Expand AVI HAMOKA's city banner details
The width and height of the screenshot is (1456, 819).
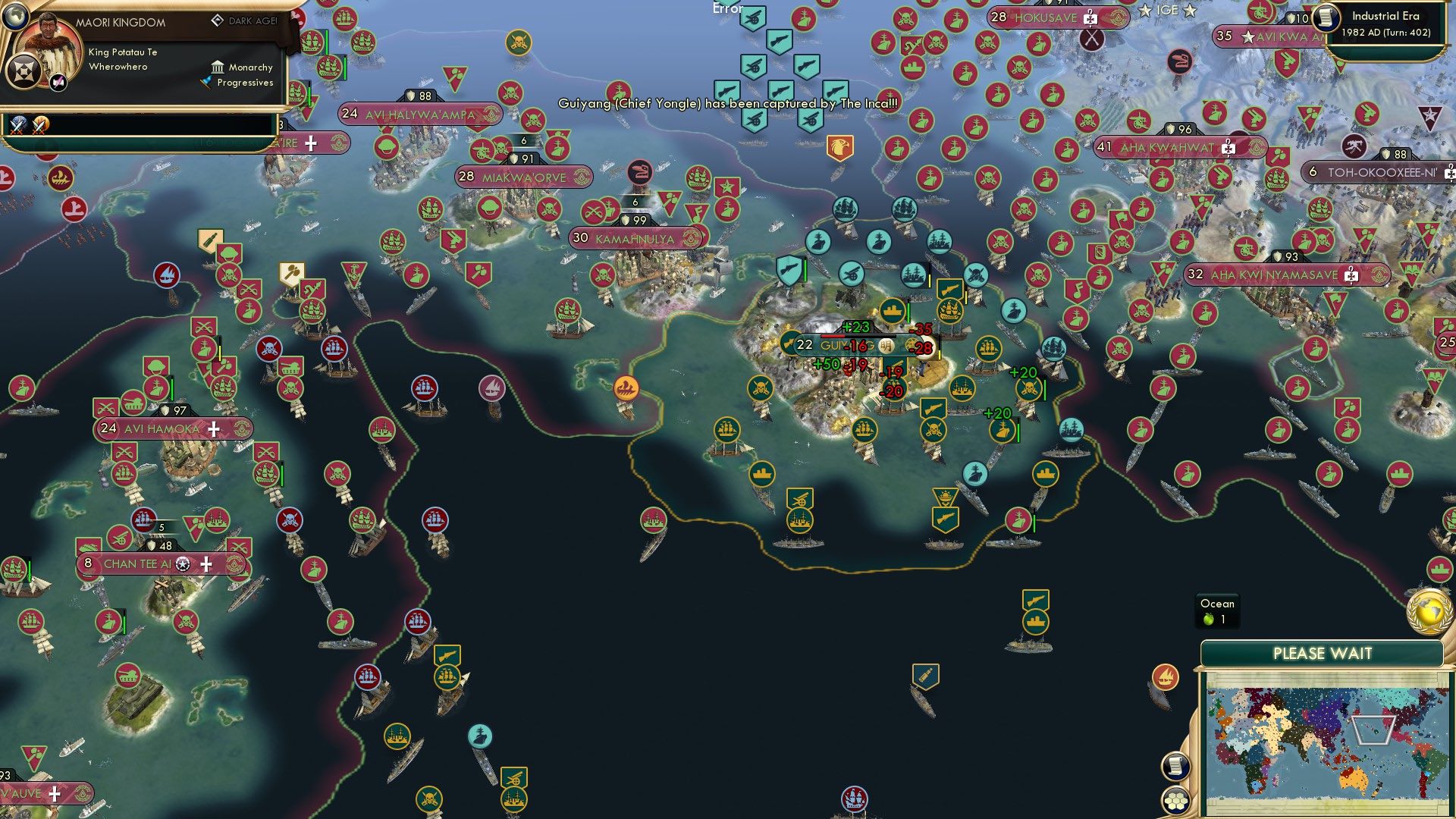click(212, 429)
